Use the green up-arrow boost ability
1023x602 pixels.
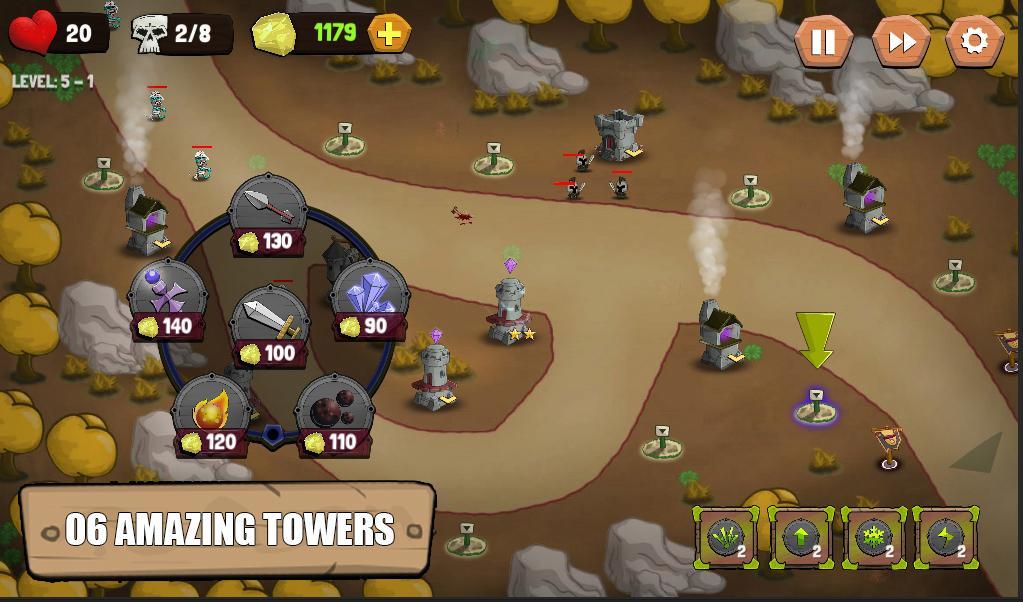(800, 538)
